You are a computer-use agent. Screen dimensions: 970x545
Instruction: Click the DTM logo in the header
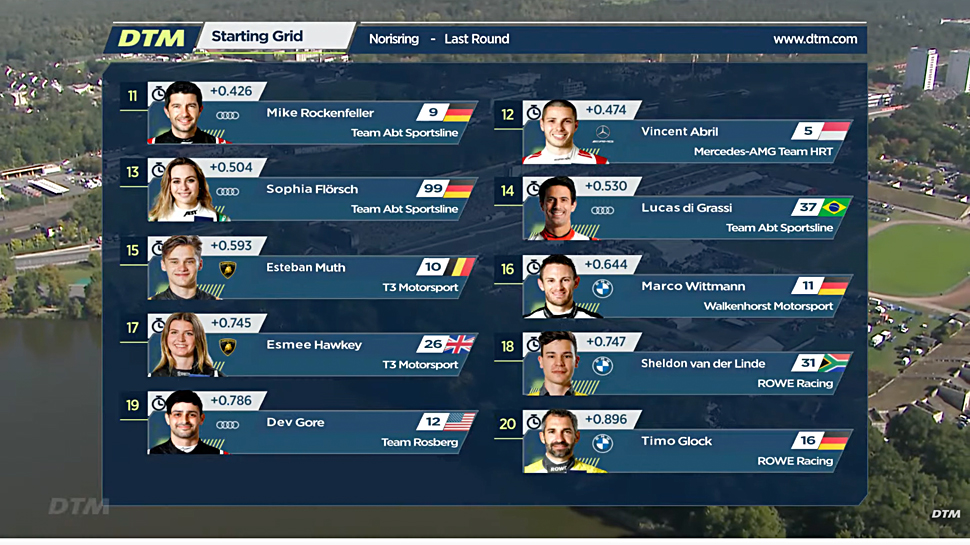click(x=151, y=39)
